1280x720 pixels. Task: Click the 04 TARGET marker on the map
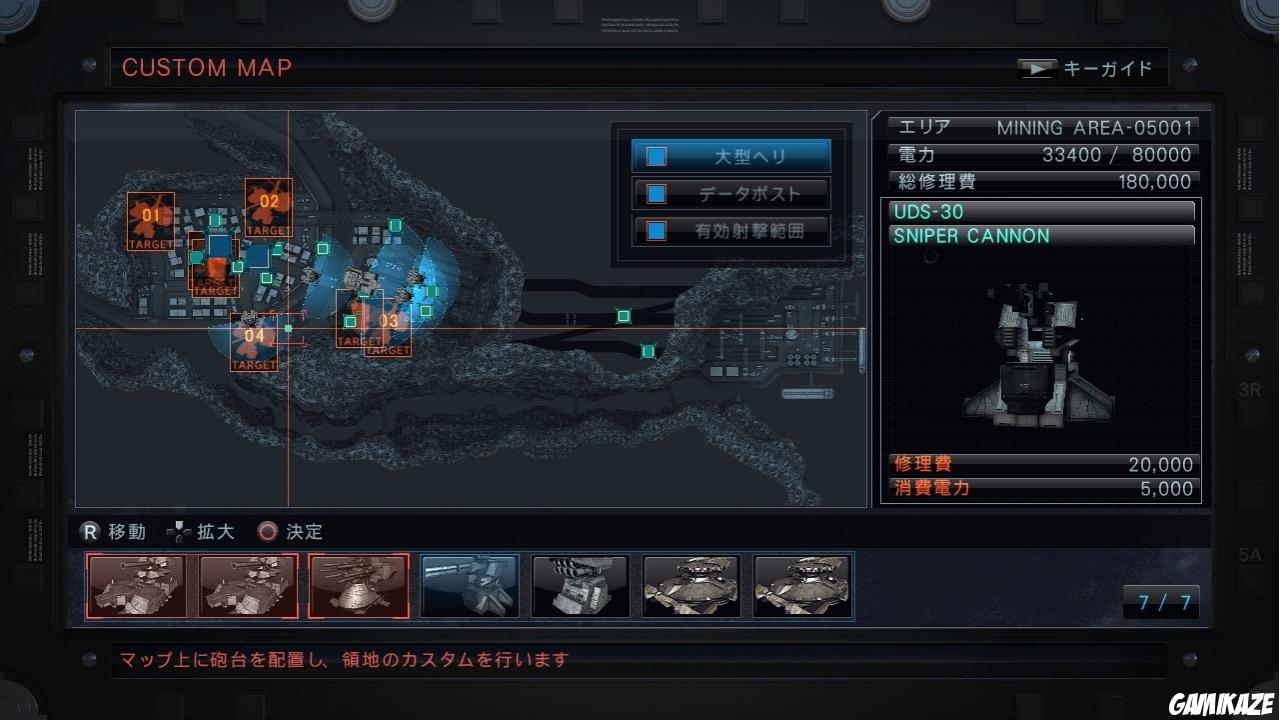pos(256,340)
